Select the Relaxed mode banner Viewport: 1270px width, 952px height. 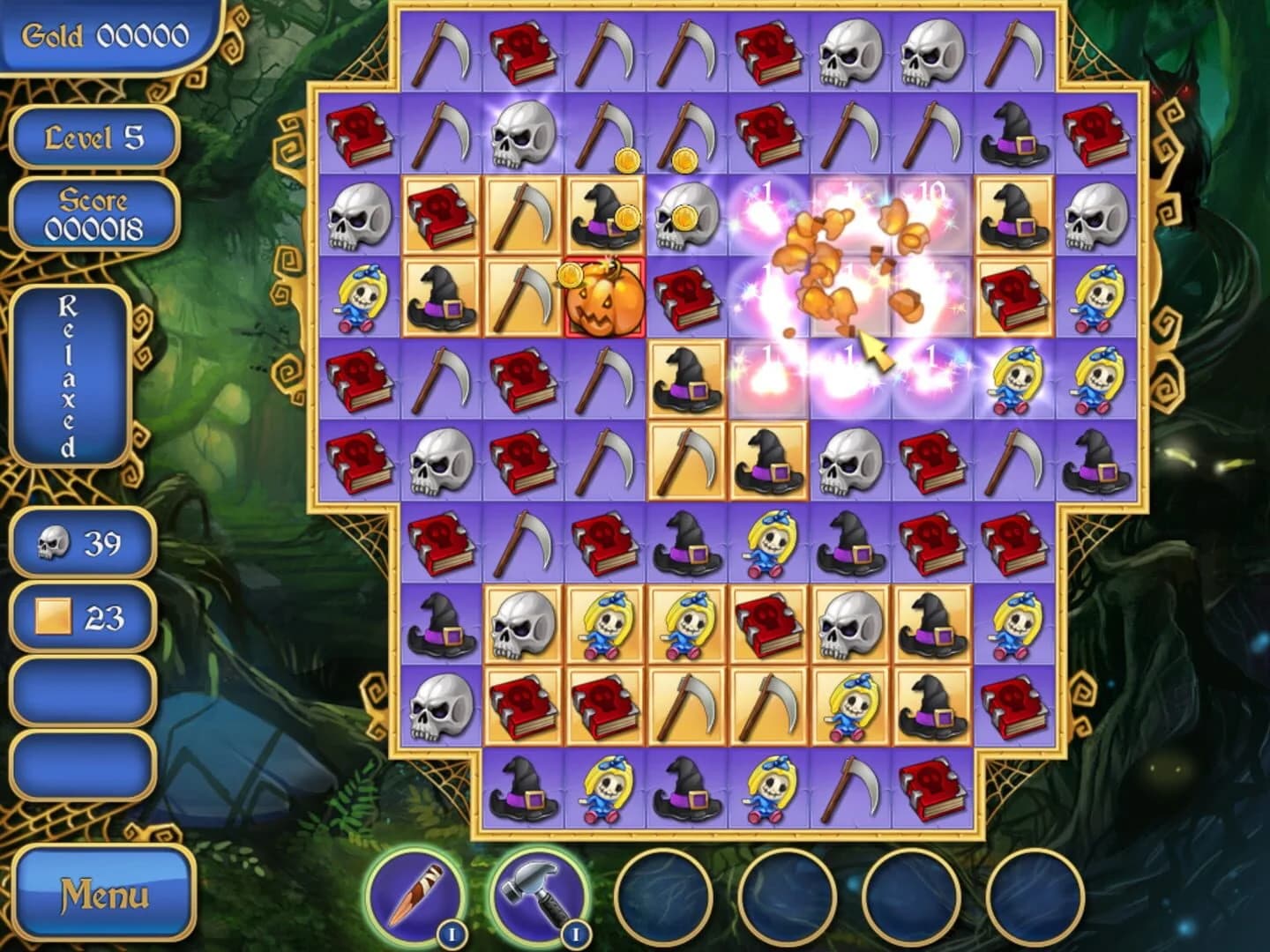[69, 375]
